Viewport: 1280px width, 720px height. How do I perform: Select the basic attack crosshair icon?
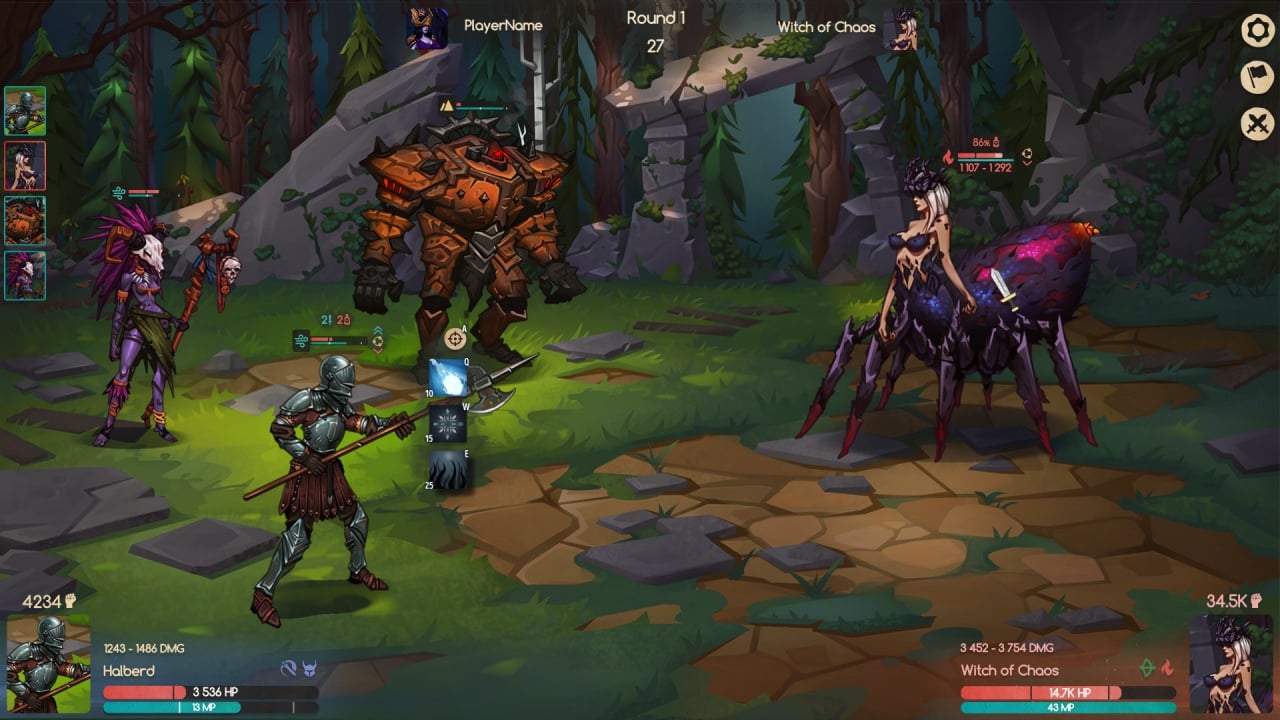click(455, 338)
